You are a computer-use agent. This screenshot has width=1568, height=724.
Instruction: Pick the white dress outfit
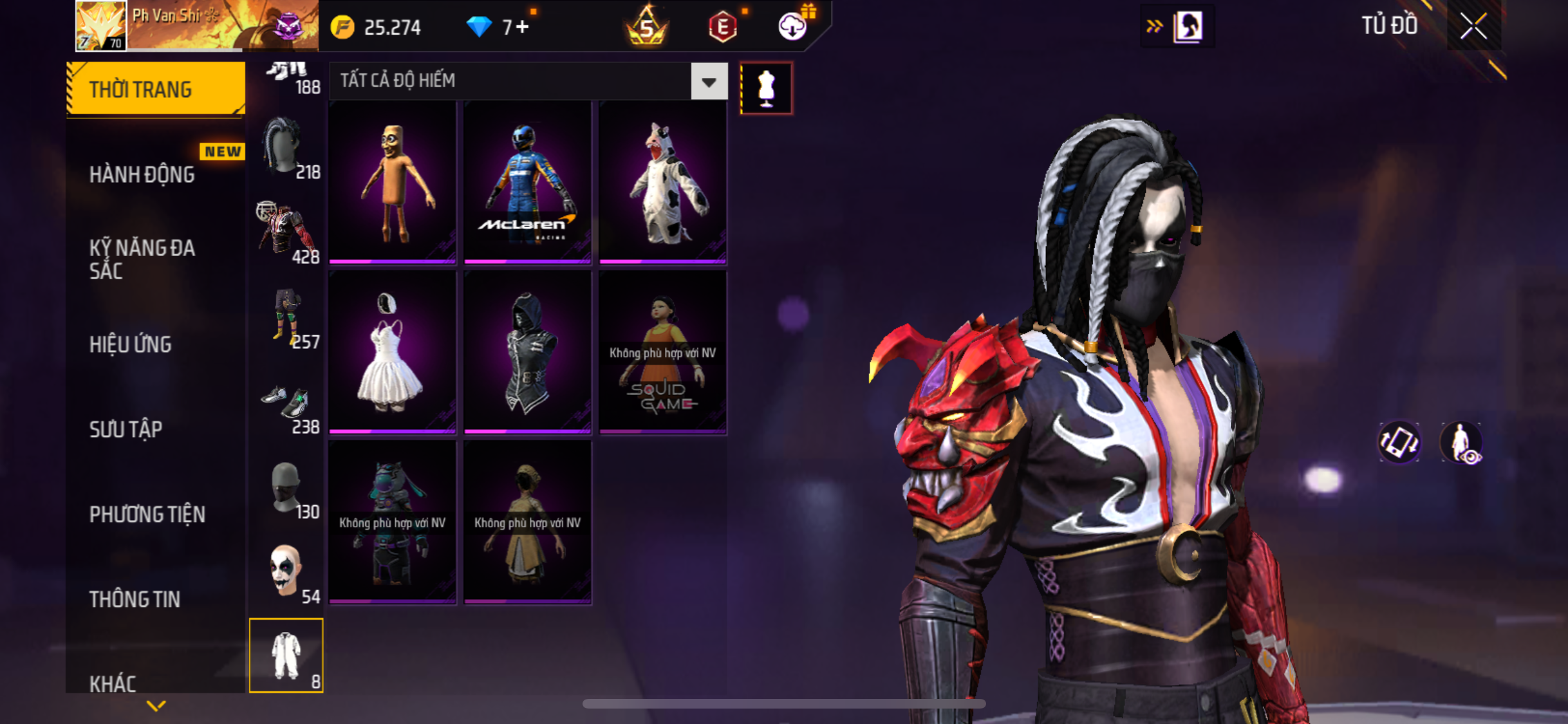[x=392, y=352]
